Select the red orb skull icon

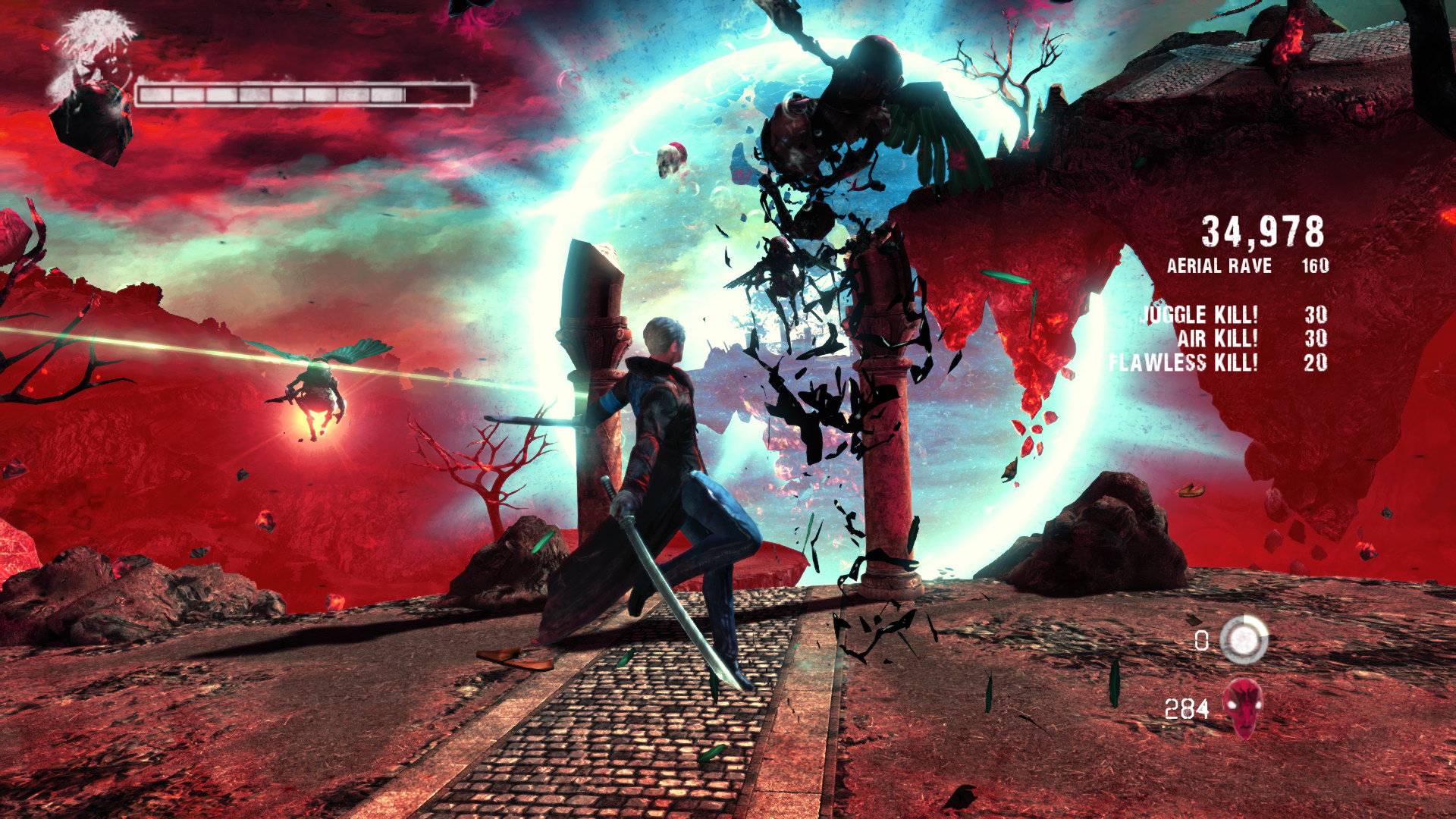coord(1243,707)
